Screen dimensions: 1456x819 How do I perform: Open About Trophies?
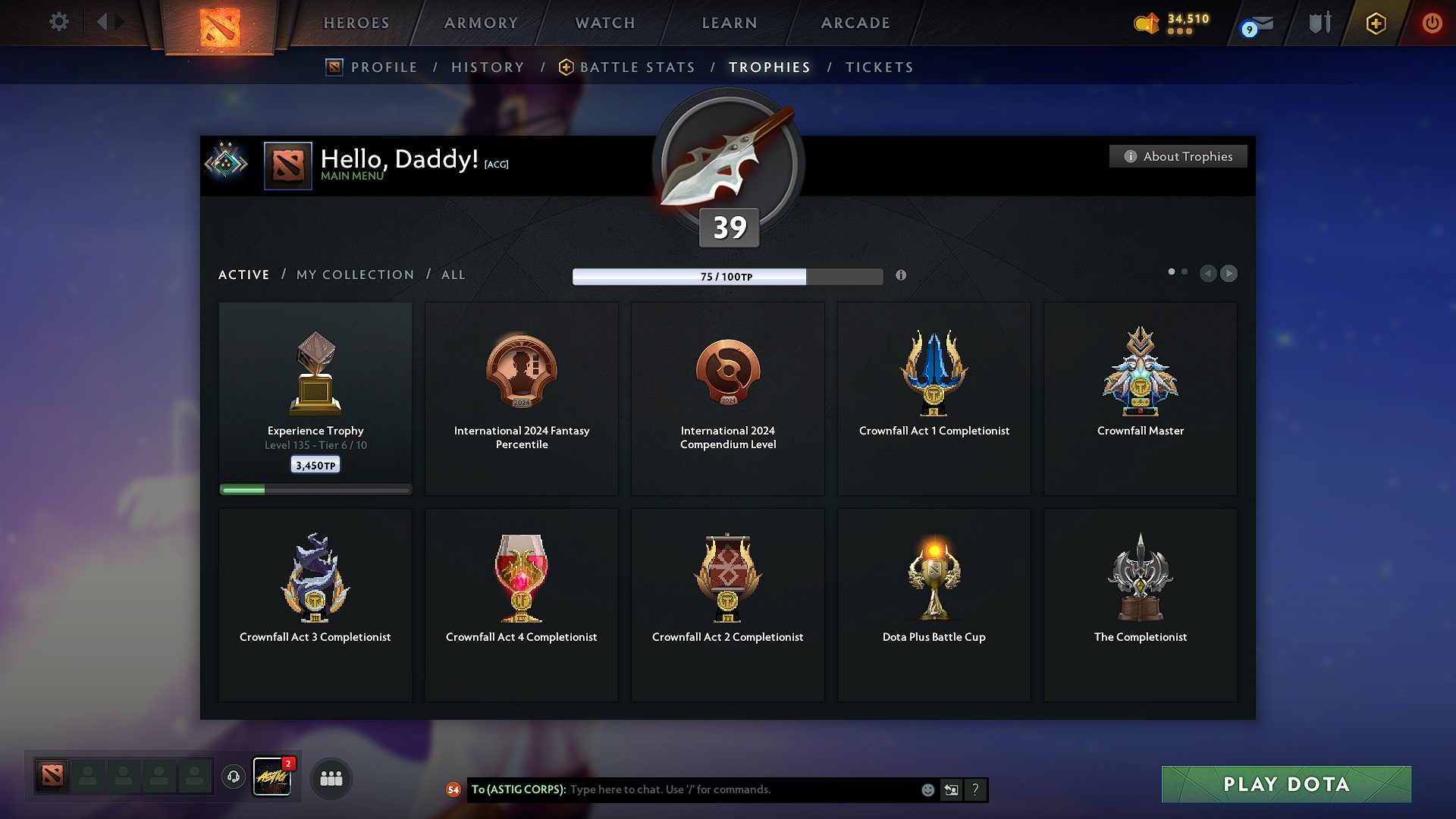point(1178,156)
